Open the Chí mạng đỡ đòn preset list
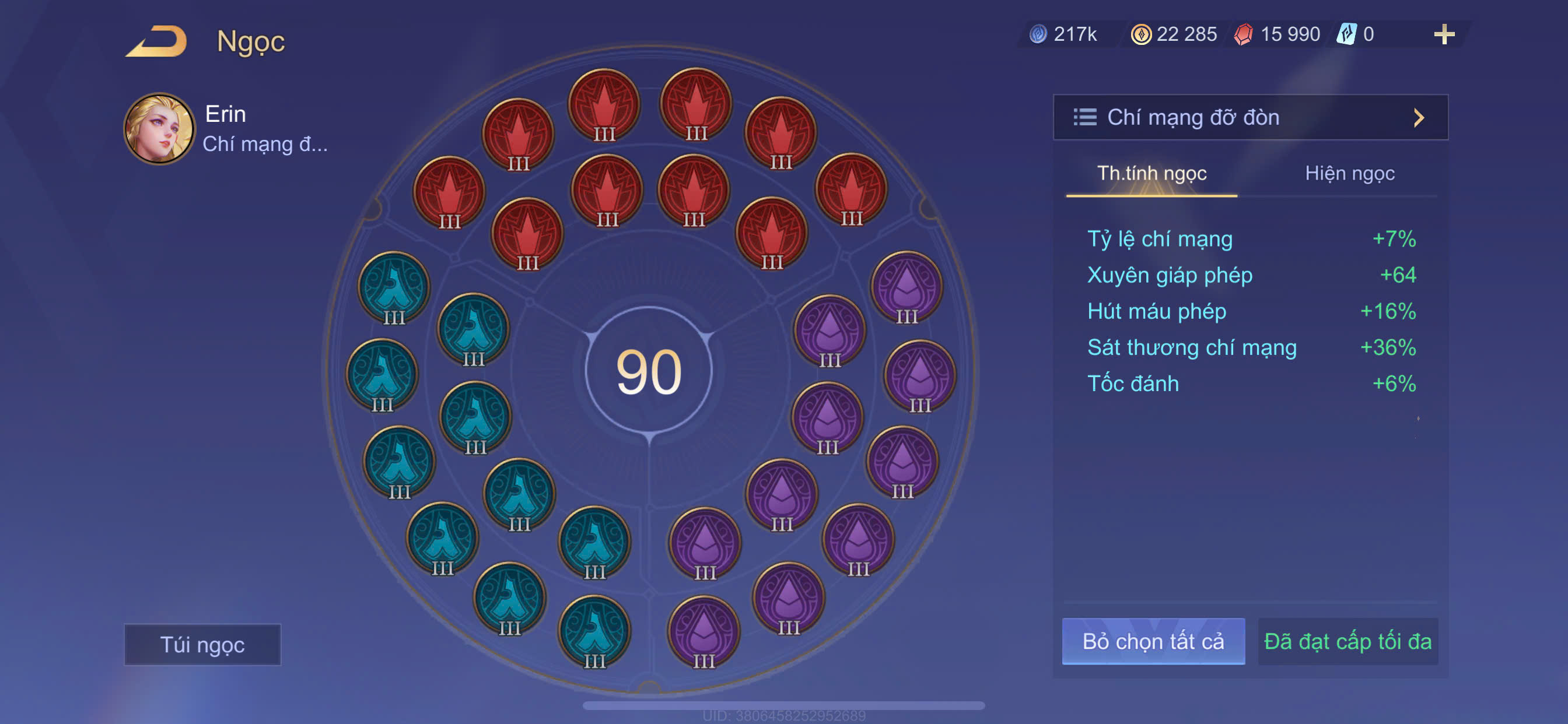1568x724 pixels. 1249,117
